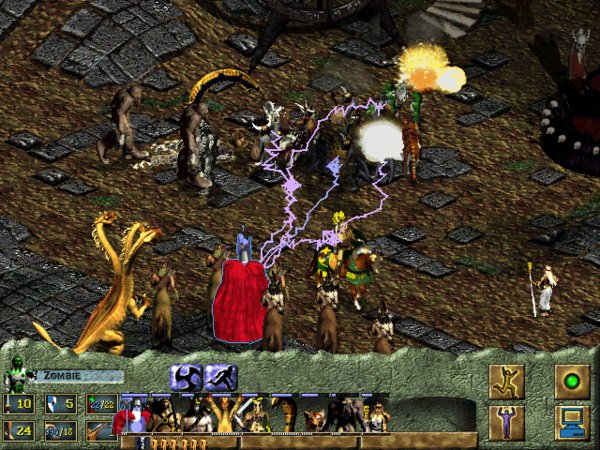Click the golden running figure button
This screenshot has height=450, width=600.
[x=506, y=381]
